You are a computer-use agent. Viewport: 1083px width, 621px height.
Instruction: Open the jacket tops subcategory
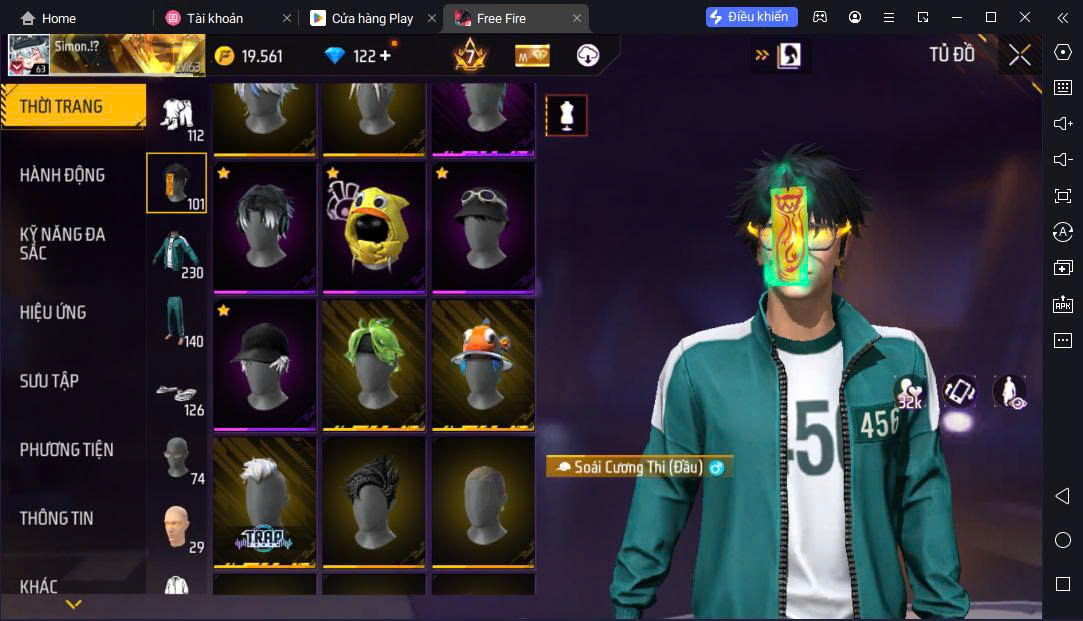(177, 252)
